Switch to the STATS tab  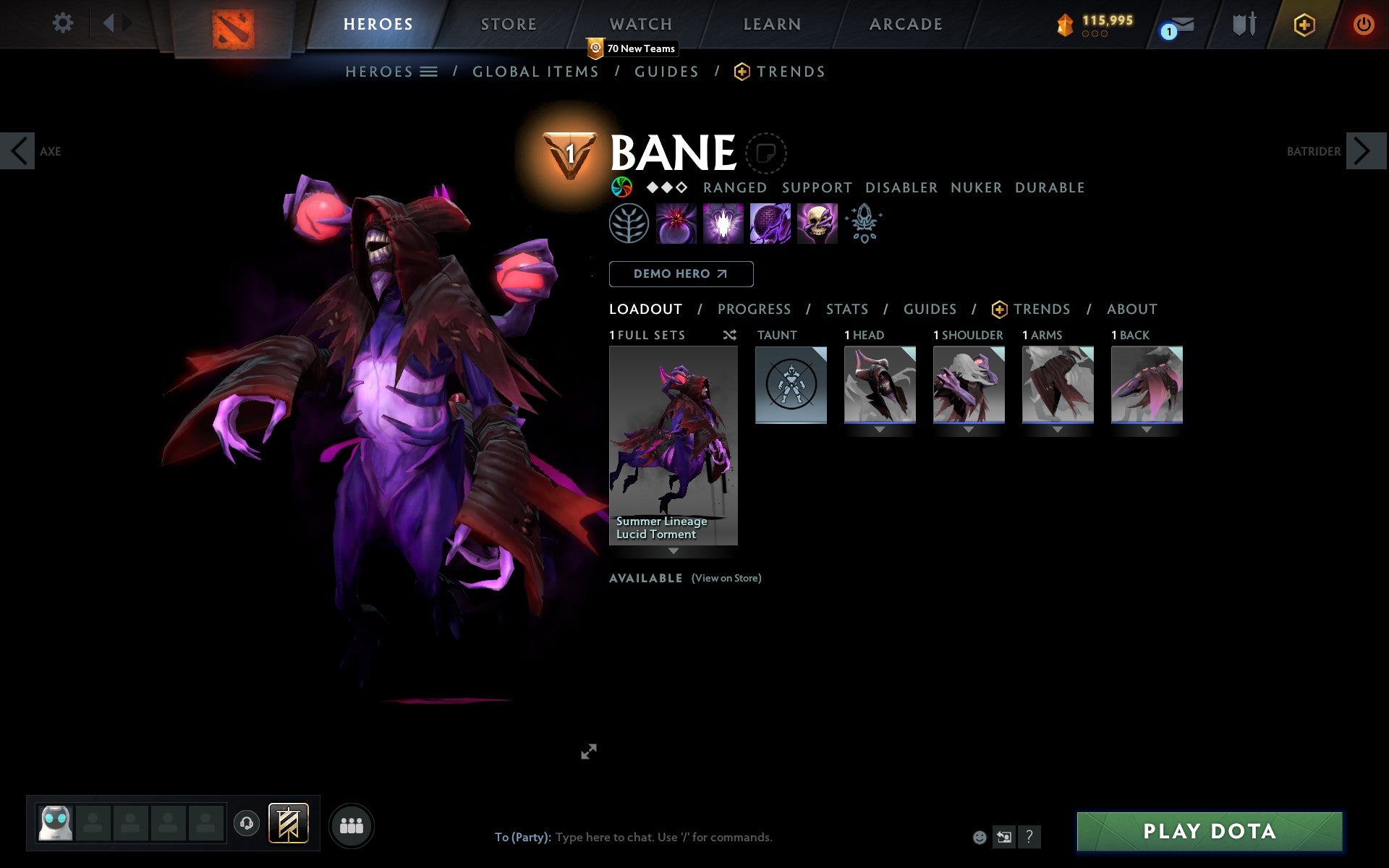[846, 309]
